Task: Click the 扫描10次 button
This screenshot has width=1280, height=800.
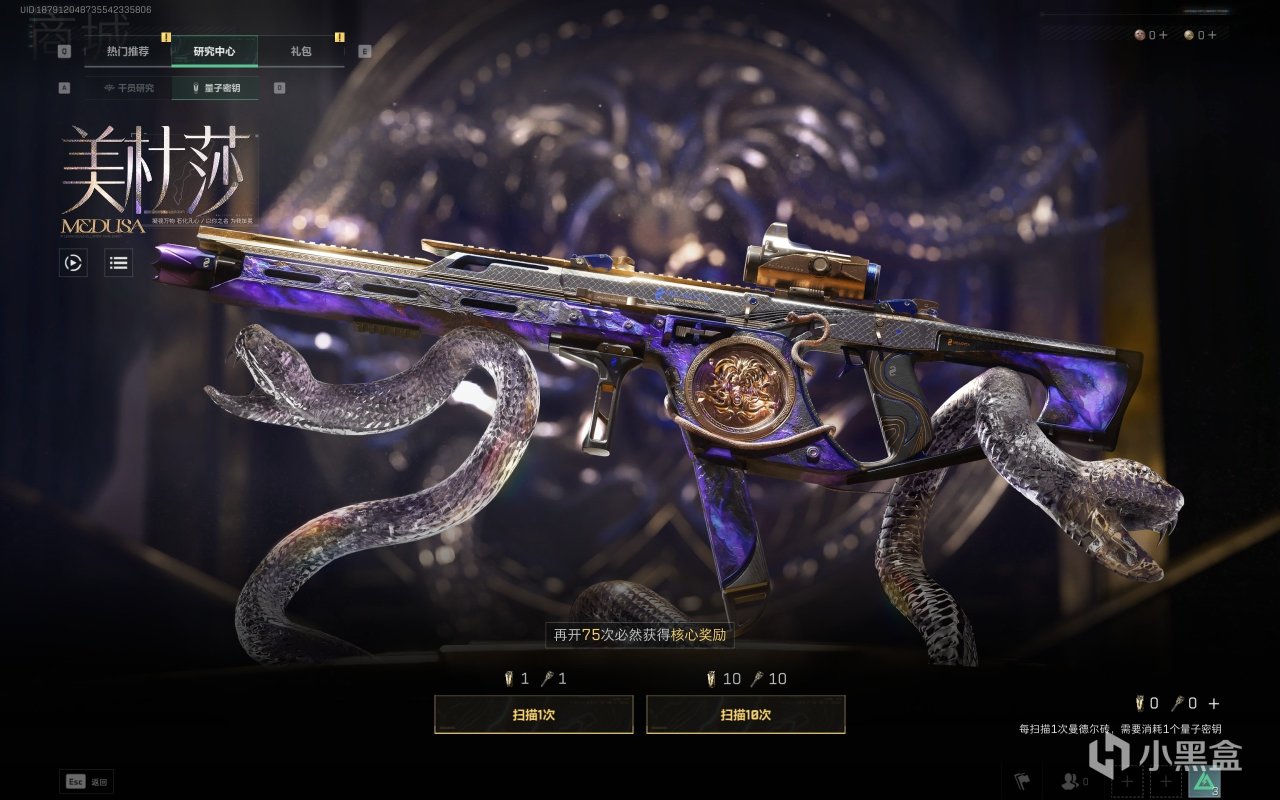Action: click(x=745, y=715)
